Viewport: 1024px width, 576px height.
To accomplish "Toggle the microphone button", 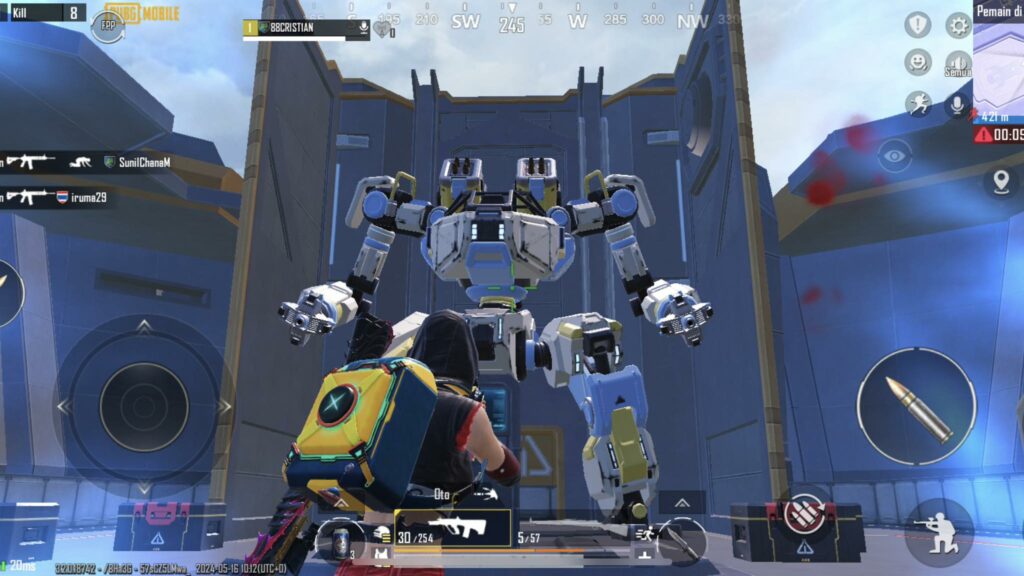I will (x=958, y=104).
